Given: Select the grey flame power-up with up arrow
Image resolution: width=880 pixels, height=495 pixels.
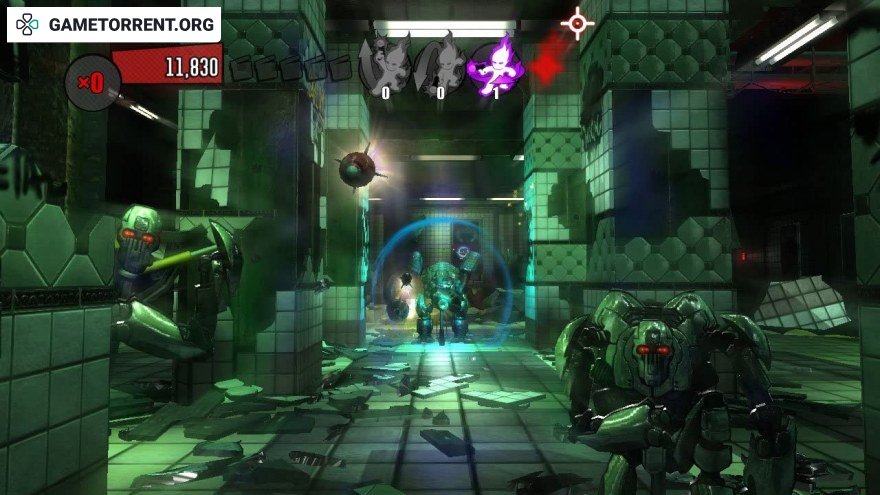Looking at the screenshot, I should tap(386, 66).
